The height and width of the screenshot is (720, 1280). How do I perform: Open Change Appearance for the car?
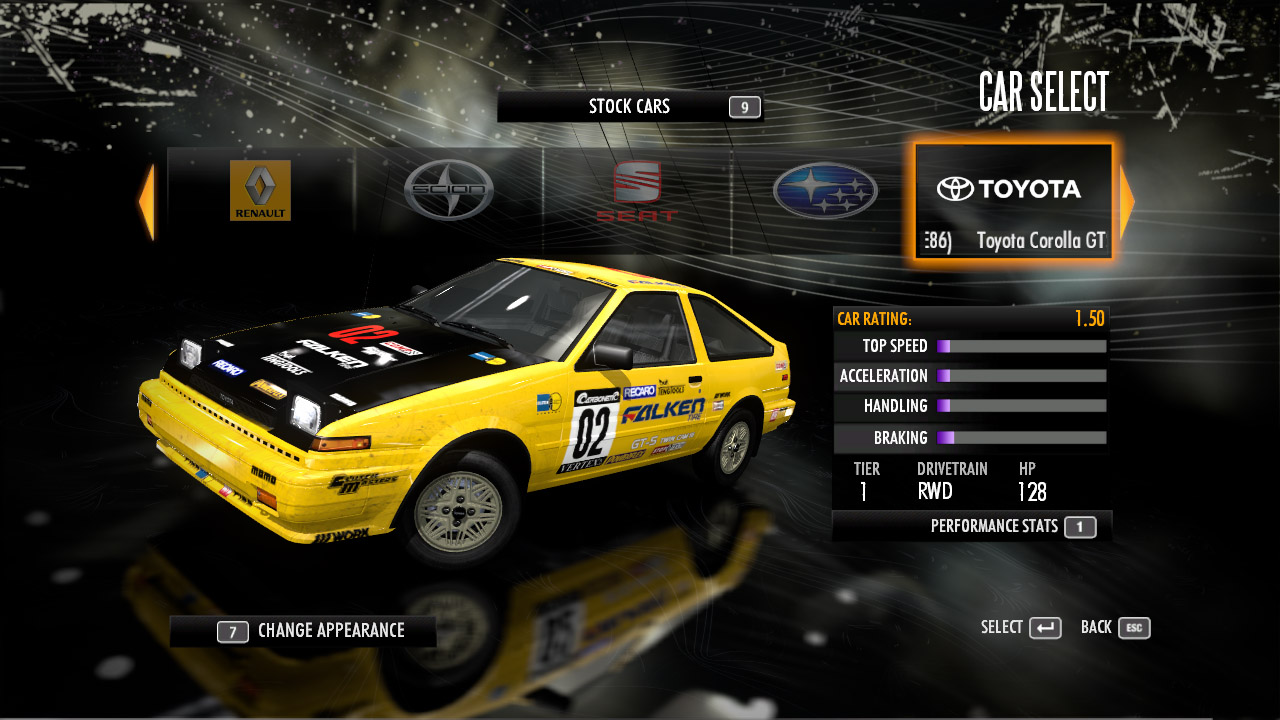[303, 631]
